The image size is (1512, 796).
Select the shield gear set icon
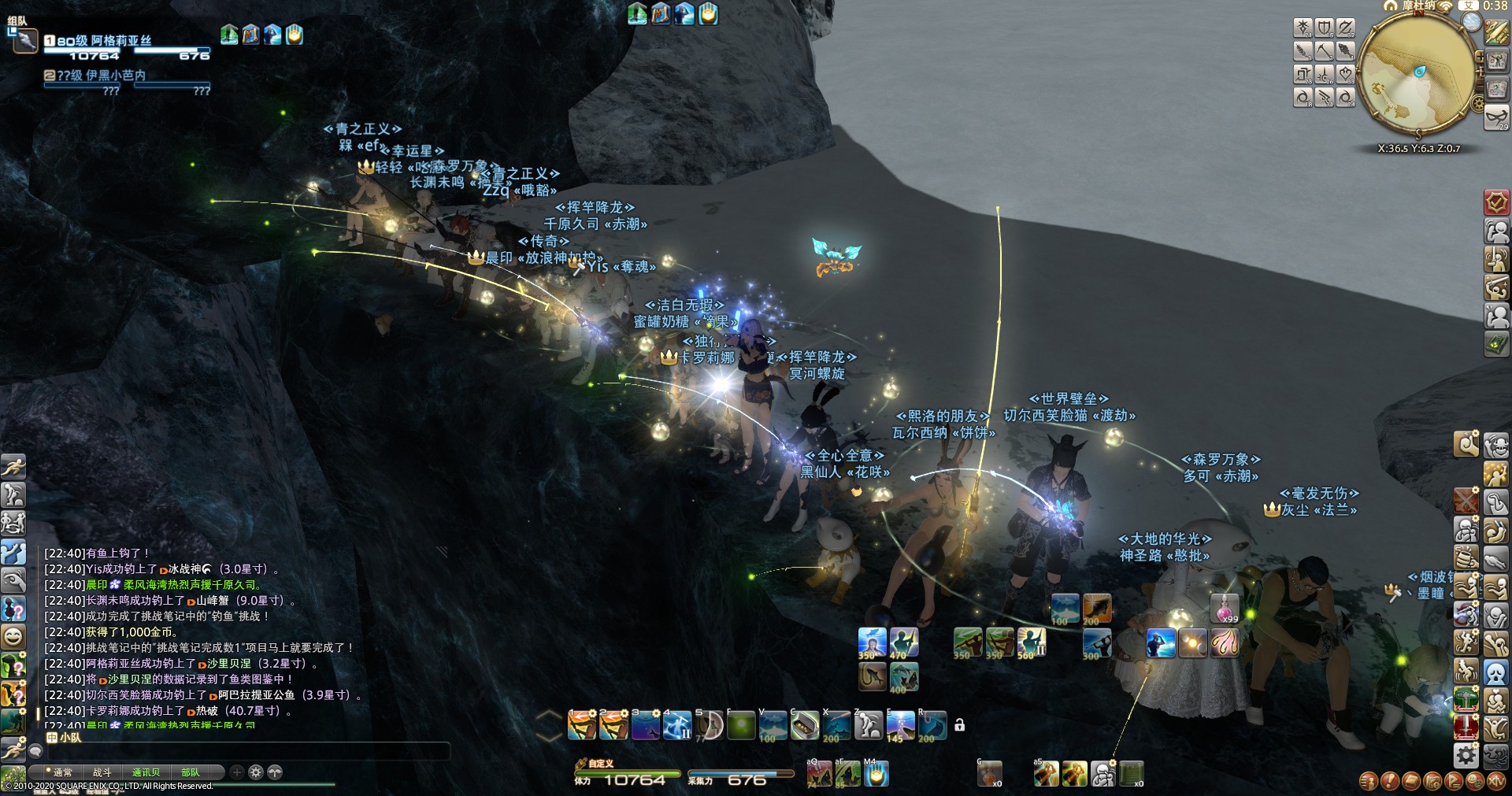1325,28
